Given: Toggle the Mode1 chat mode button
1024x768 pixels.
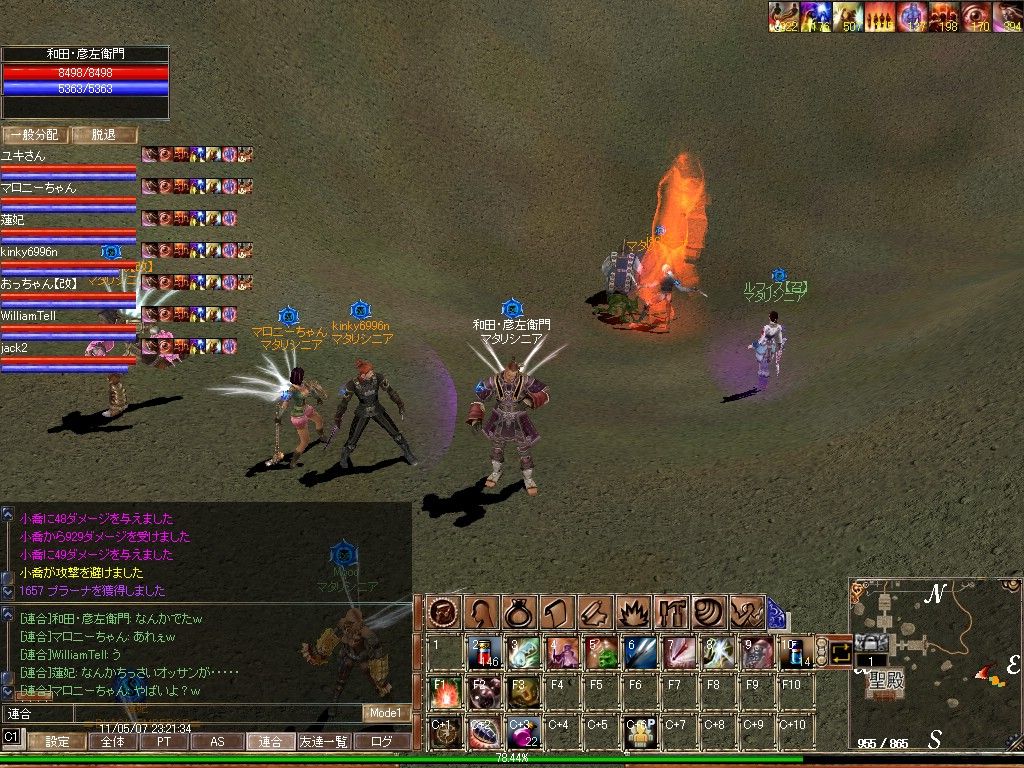Looking at the screenshot, I should [384, 713].
